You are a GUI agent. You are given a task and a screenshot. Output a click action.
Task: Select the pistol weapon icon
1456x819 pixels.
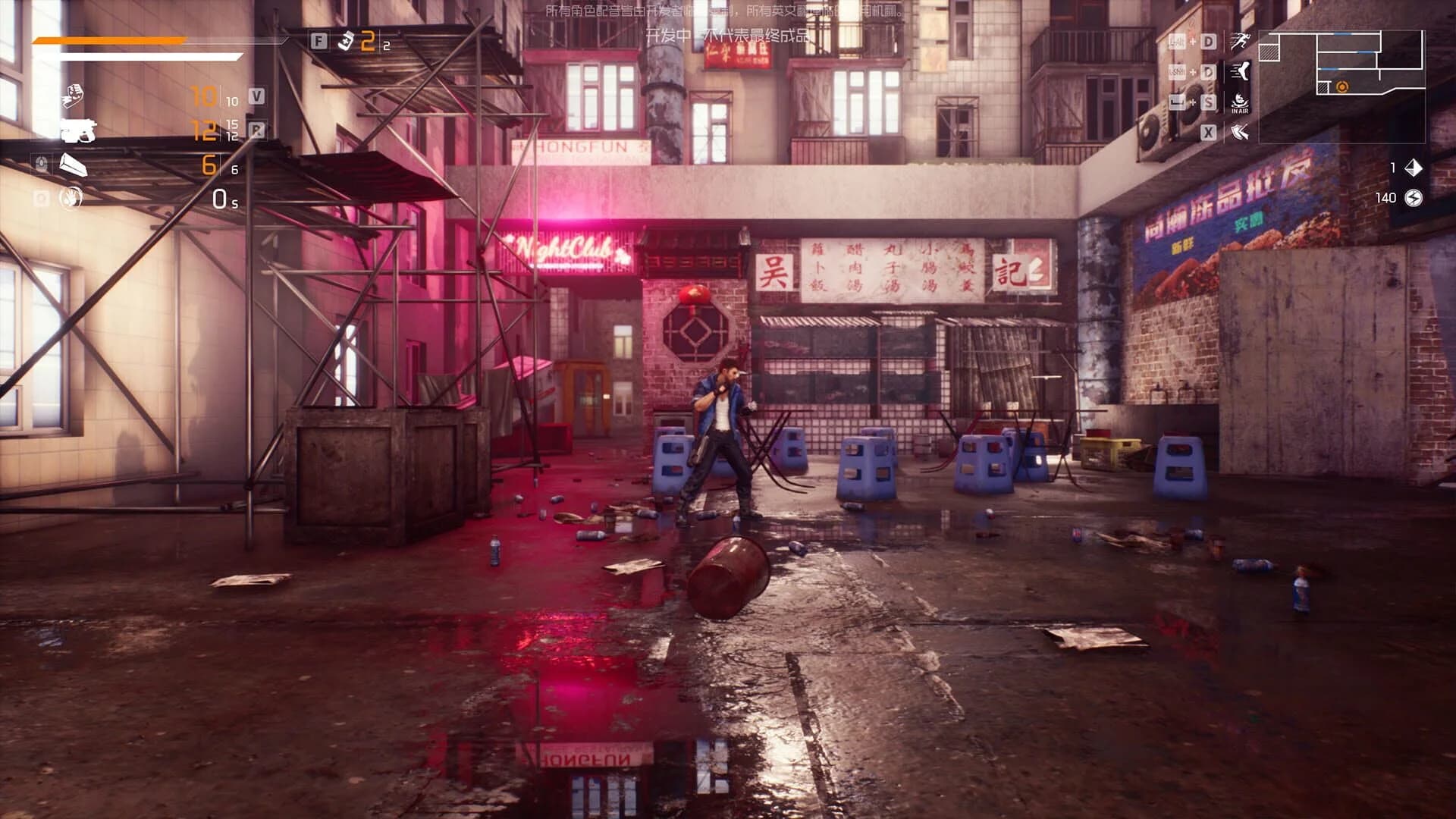tap(78, 131)
